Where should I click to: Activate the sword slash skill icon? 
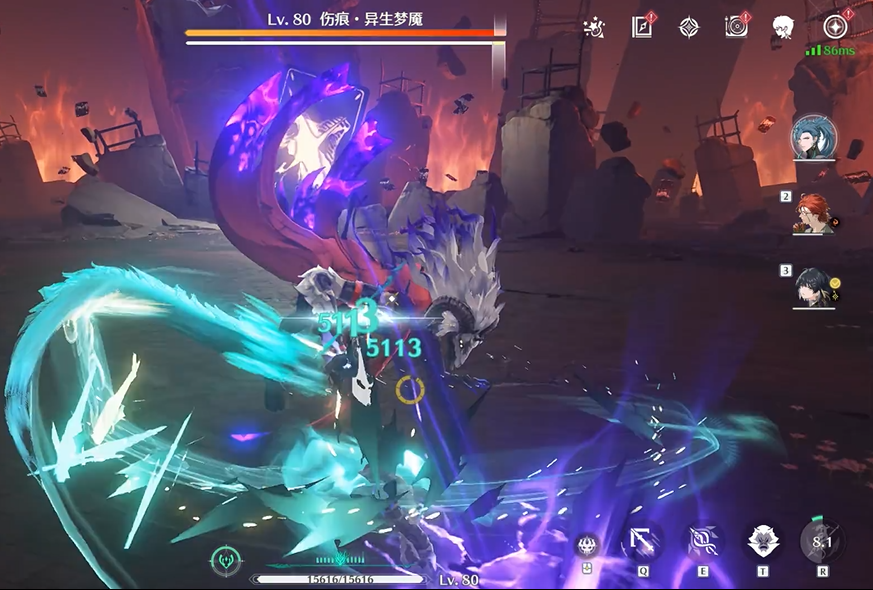641,542
